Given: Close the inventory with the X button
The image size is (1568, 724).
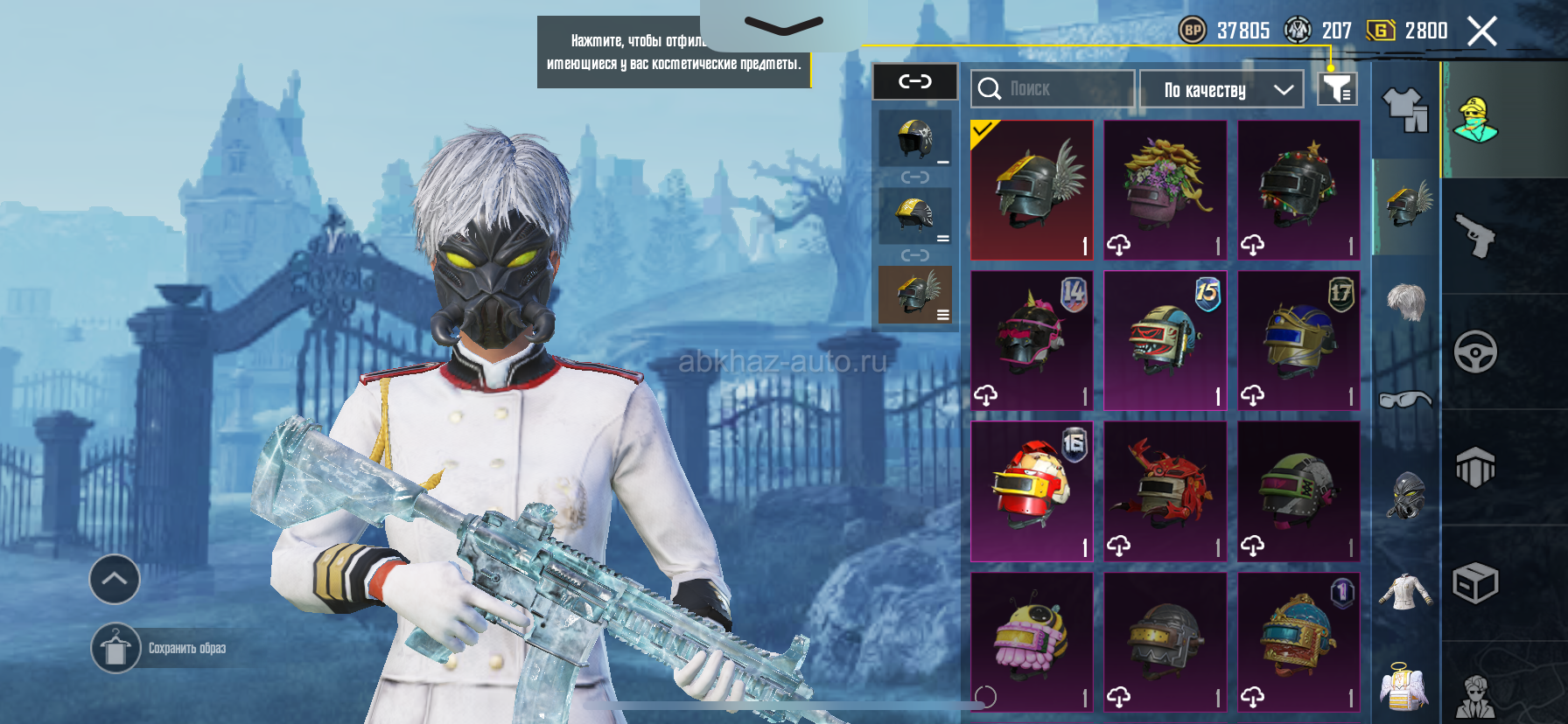Looking at the screenshot, I should point(1481,31).
